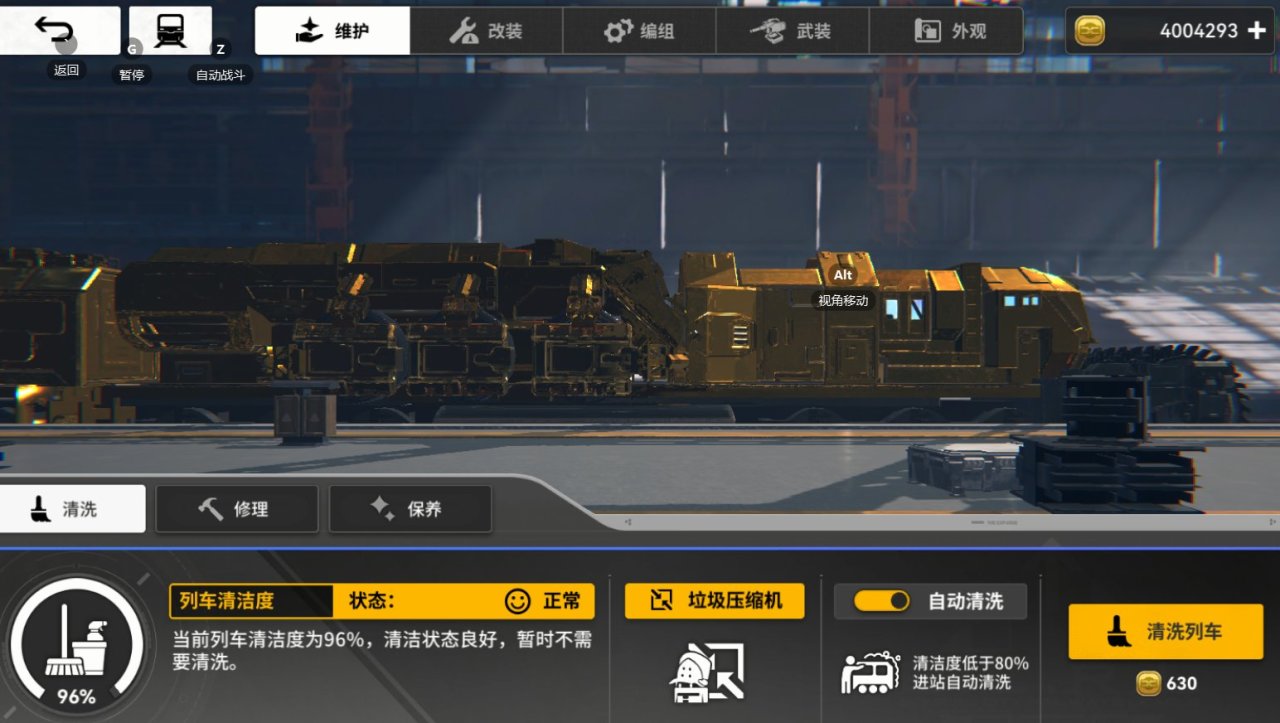This screenshot has width=1280, height=723.
Task: Click the 暂停 pause train icon
Action: [x=168, y=28]
